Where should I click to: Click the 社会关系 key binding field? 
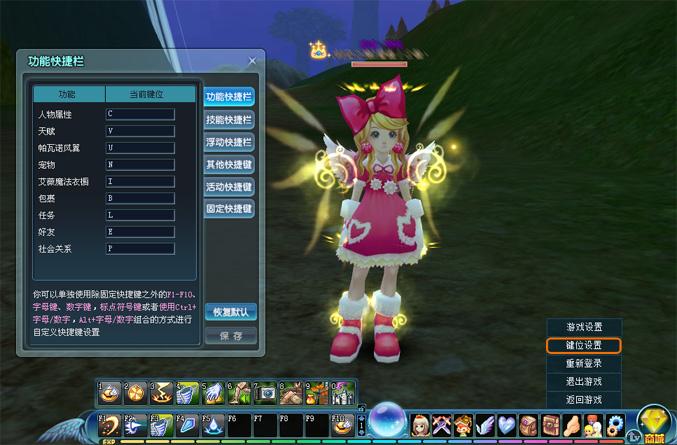click(x=140, y=249)
